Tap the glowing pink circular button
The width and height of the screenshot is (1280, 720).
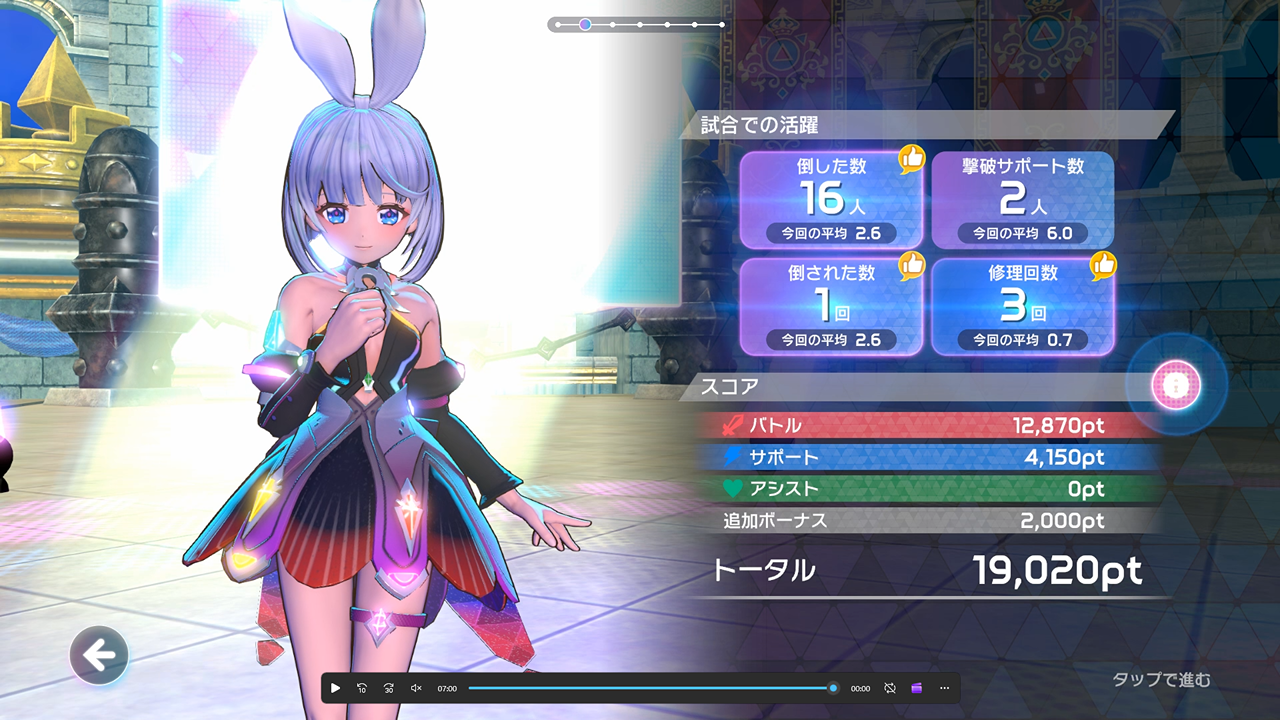tap(1175, 385)
